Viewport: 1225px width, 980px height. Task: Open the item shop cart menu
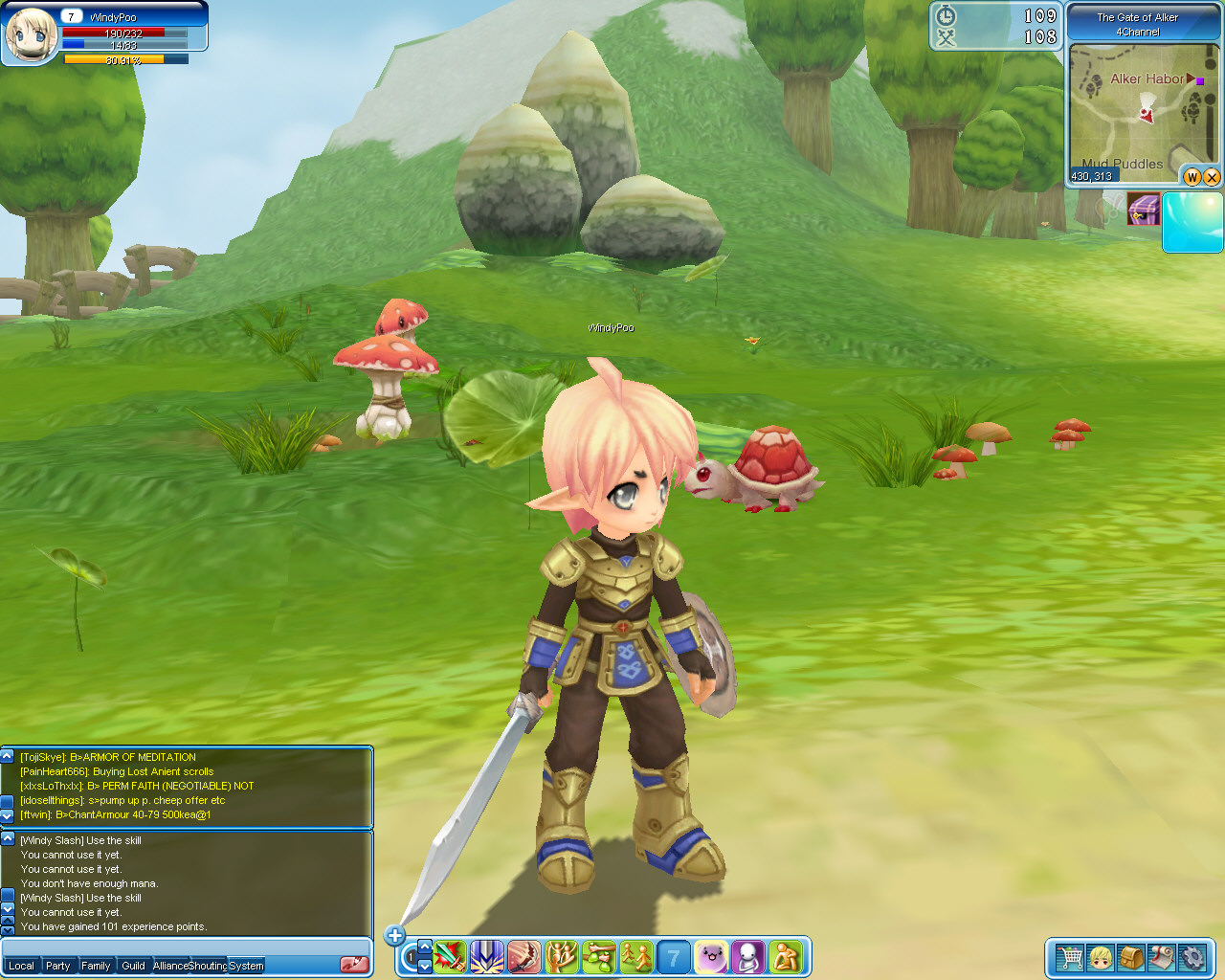pos(1069,957)
